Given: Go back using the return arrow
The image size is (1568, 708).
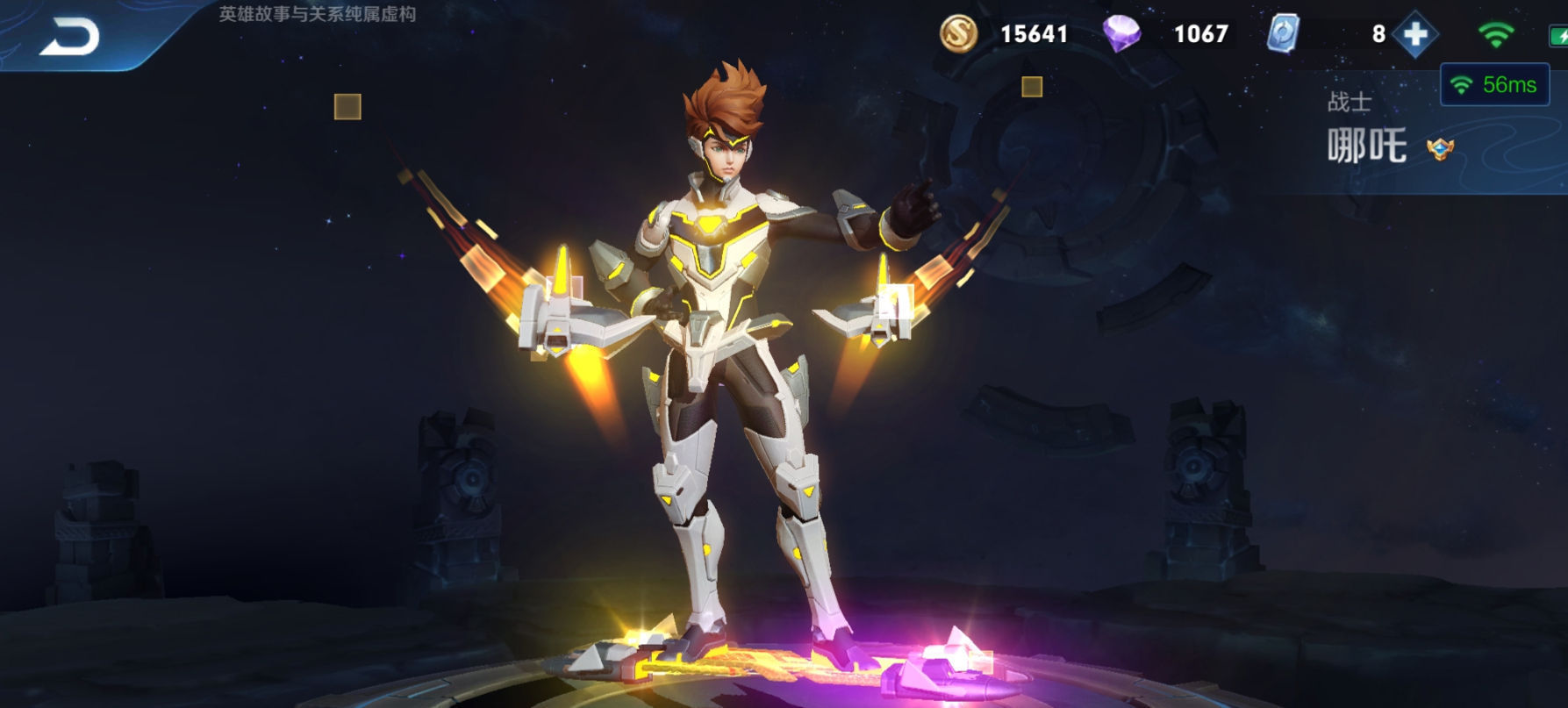Looking at the screenshot, I should (70, 37).
